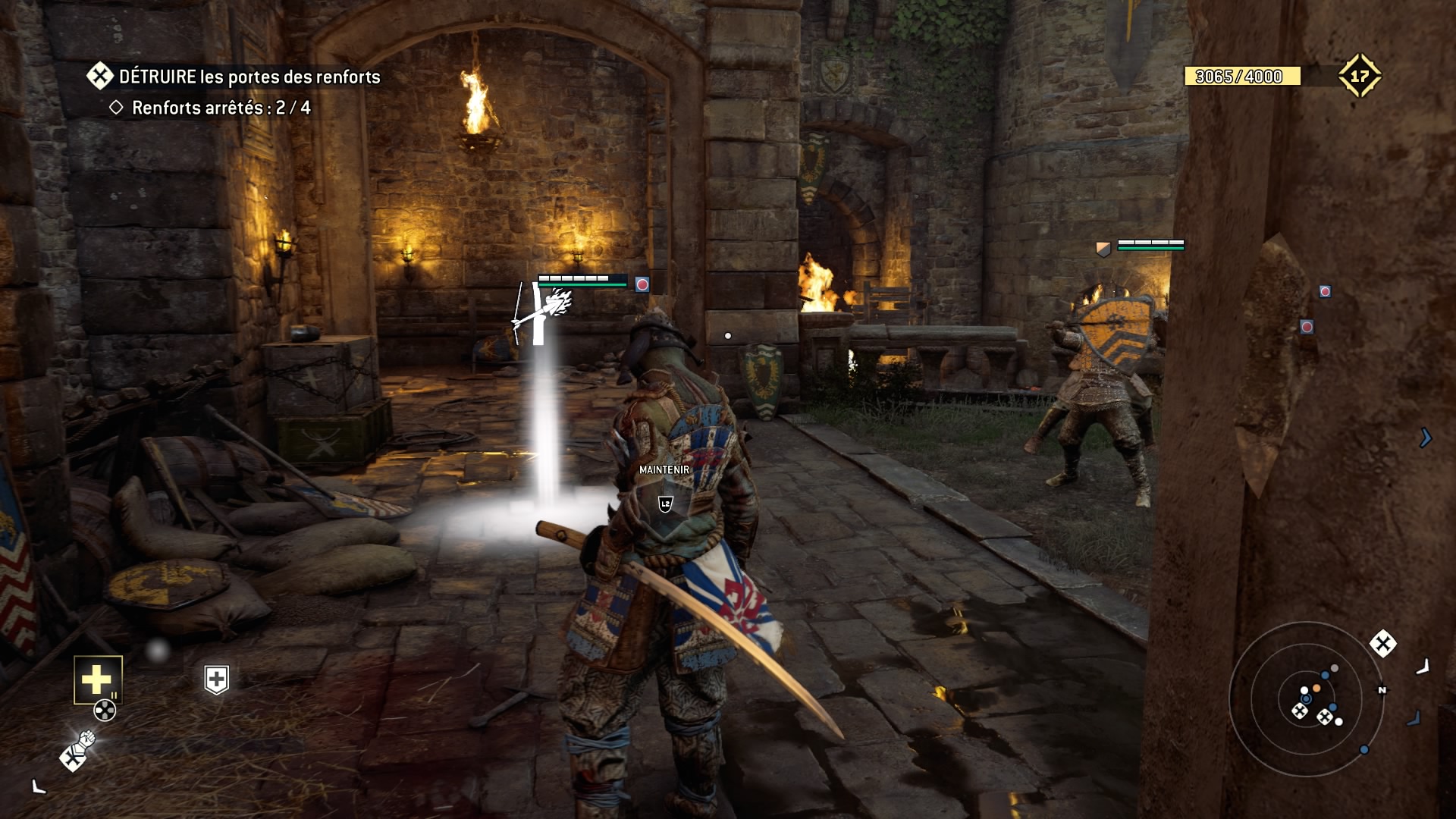Click the red target marker beside archer health bar
1456x819 pixels.
coord(642,284)
